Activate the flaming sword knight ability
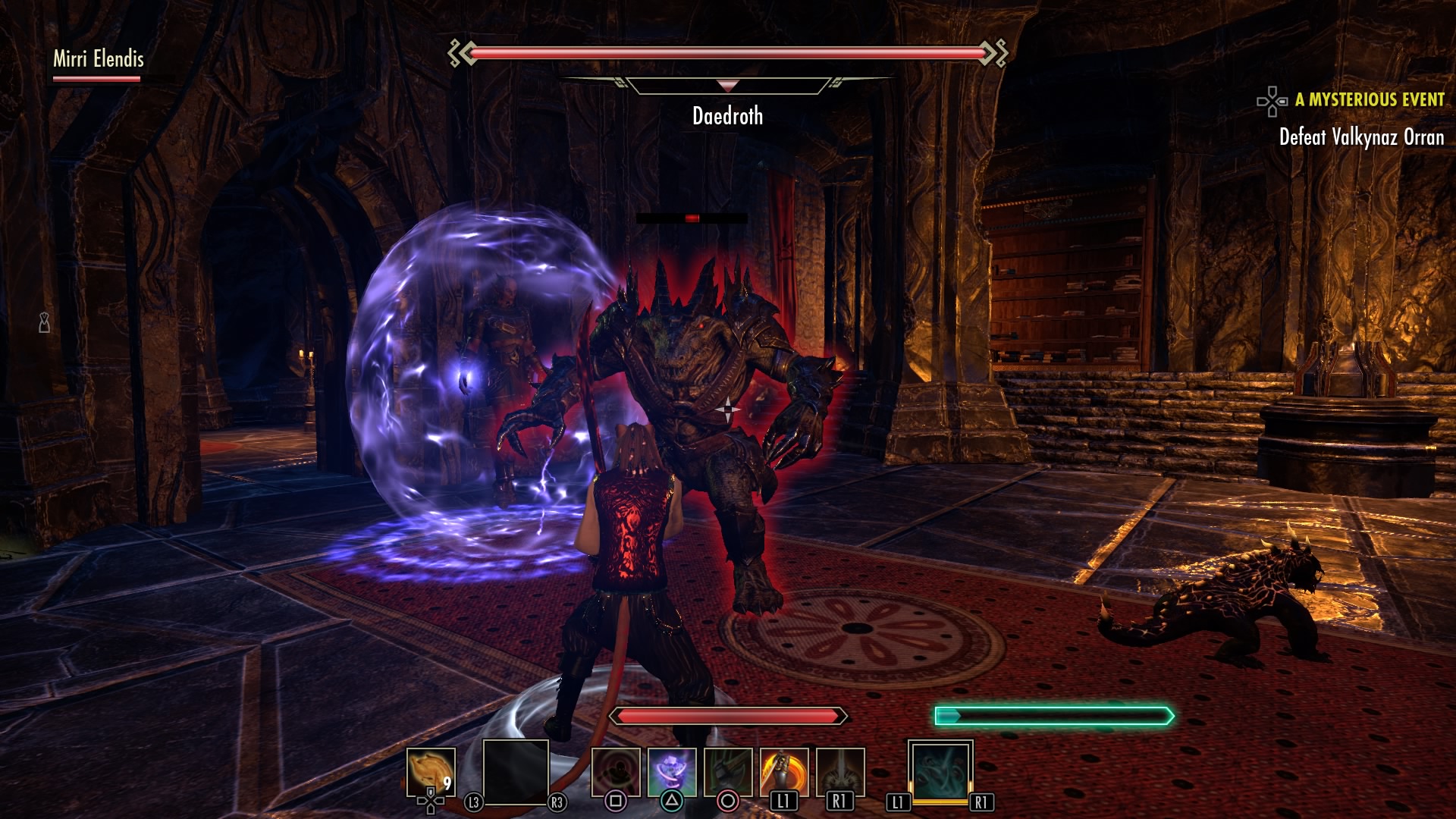1456x819 pixels. pyautogui.click(x=784, y=772)
